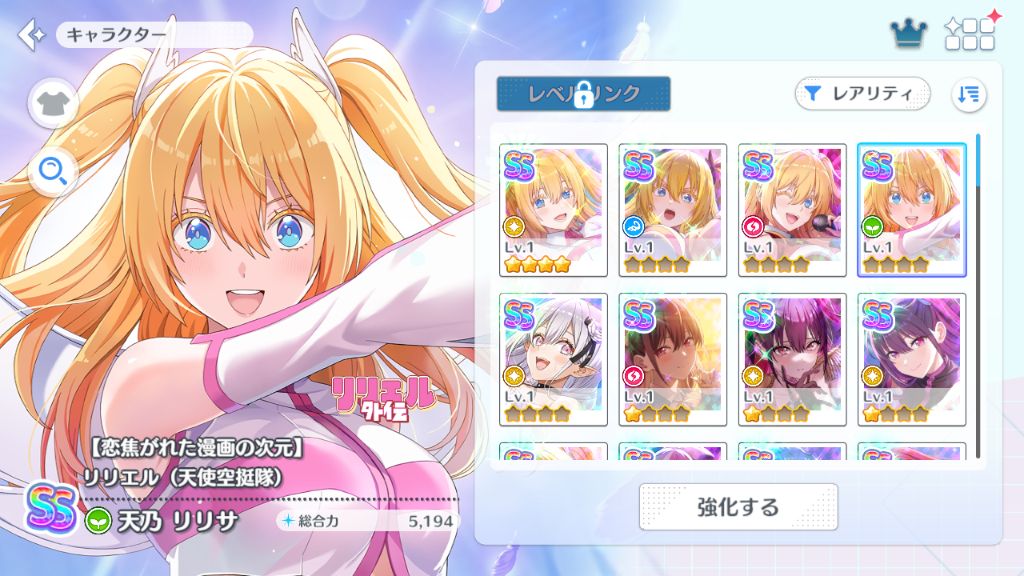This screenshot has width=1024, height=576.
Task: Open the crown icon menu
Action: pos(909,35)
